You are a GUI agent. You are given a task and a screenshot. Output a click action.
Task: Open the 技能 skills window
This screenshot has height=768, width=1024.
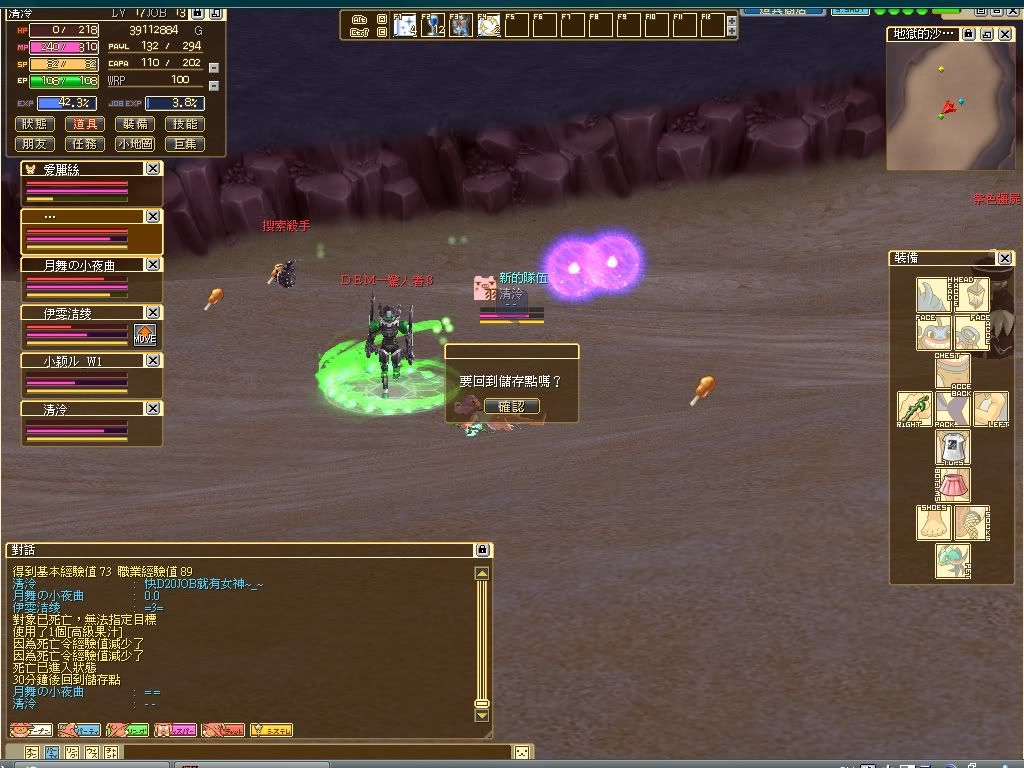pos(185,124)
